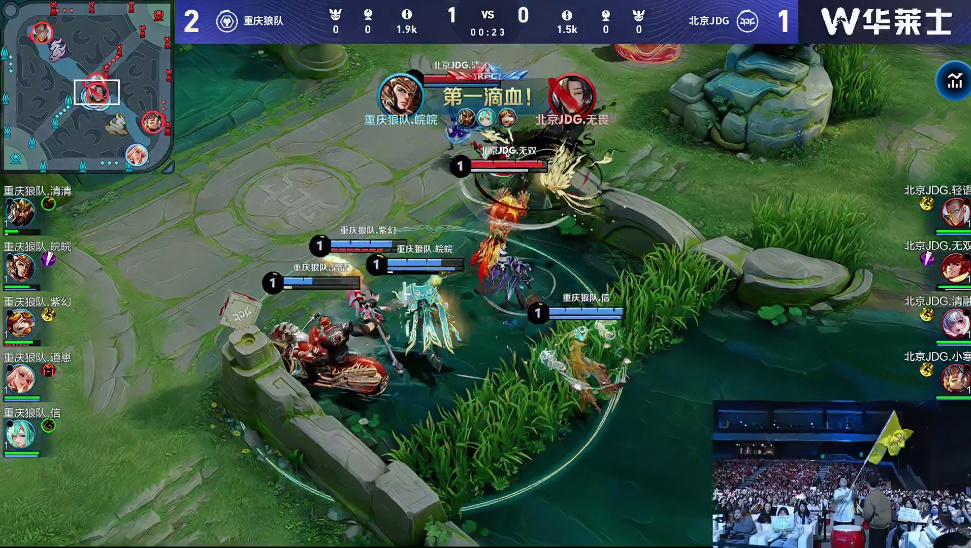This screenshot has width=971, height=548.
Task: Open the audience camera picture-in-picture
Action: click(841, 474)
